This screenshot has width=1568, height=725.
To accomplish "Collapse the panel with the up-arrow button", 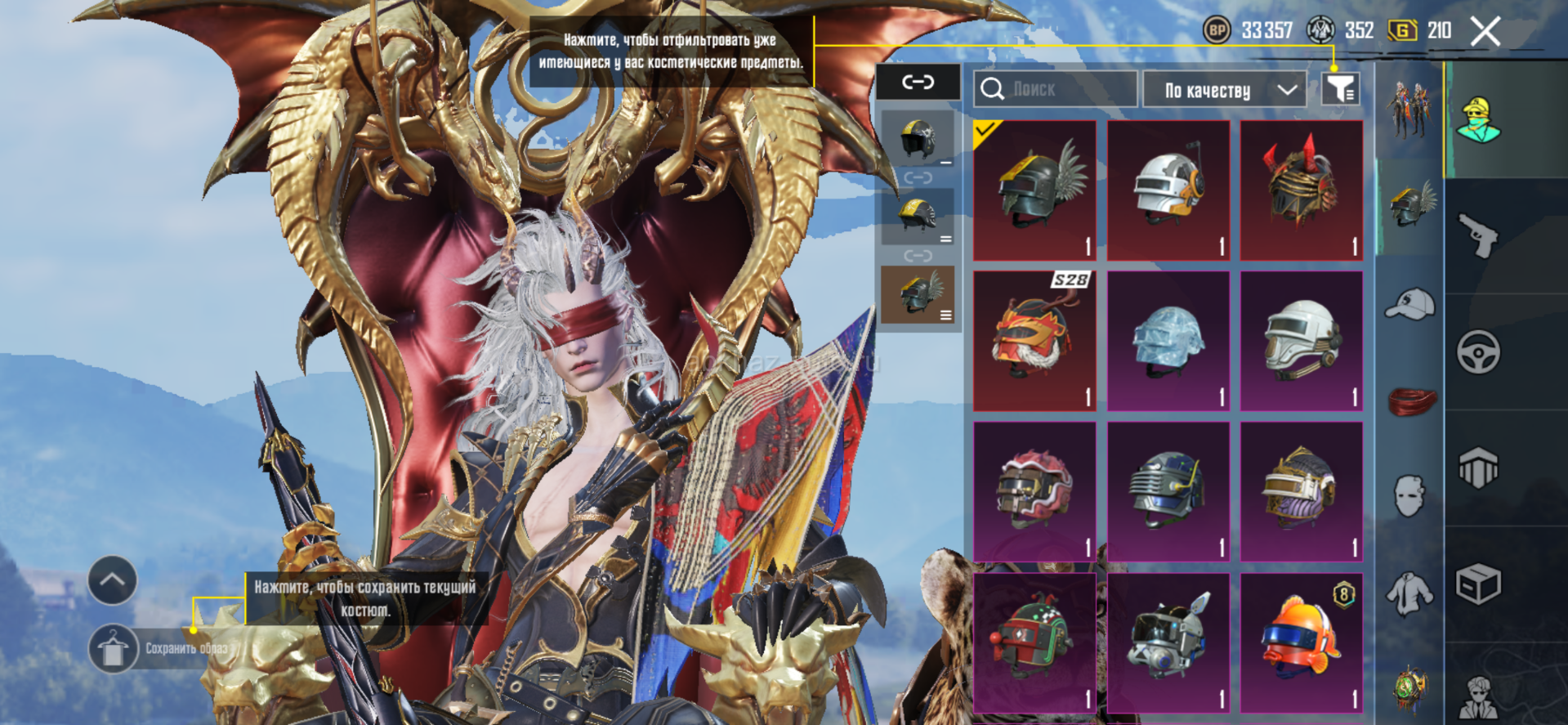I will tap(113, 580).
